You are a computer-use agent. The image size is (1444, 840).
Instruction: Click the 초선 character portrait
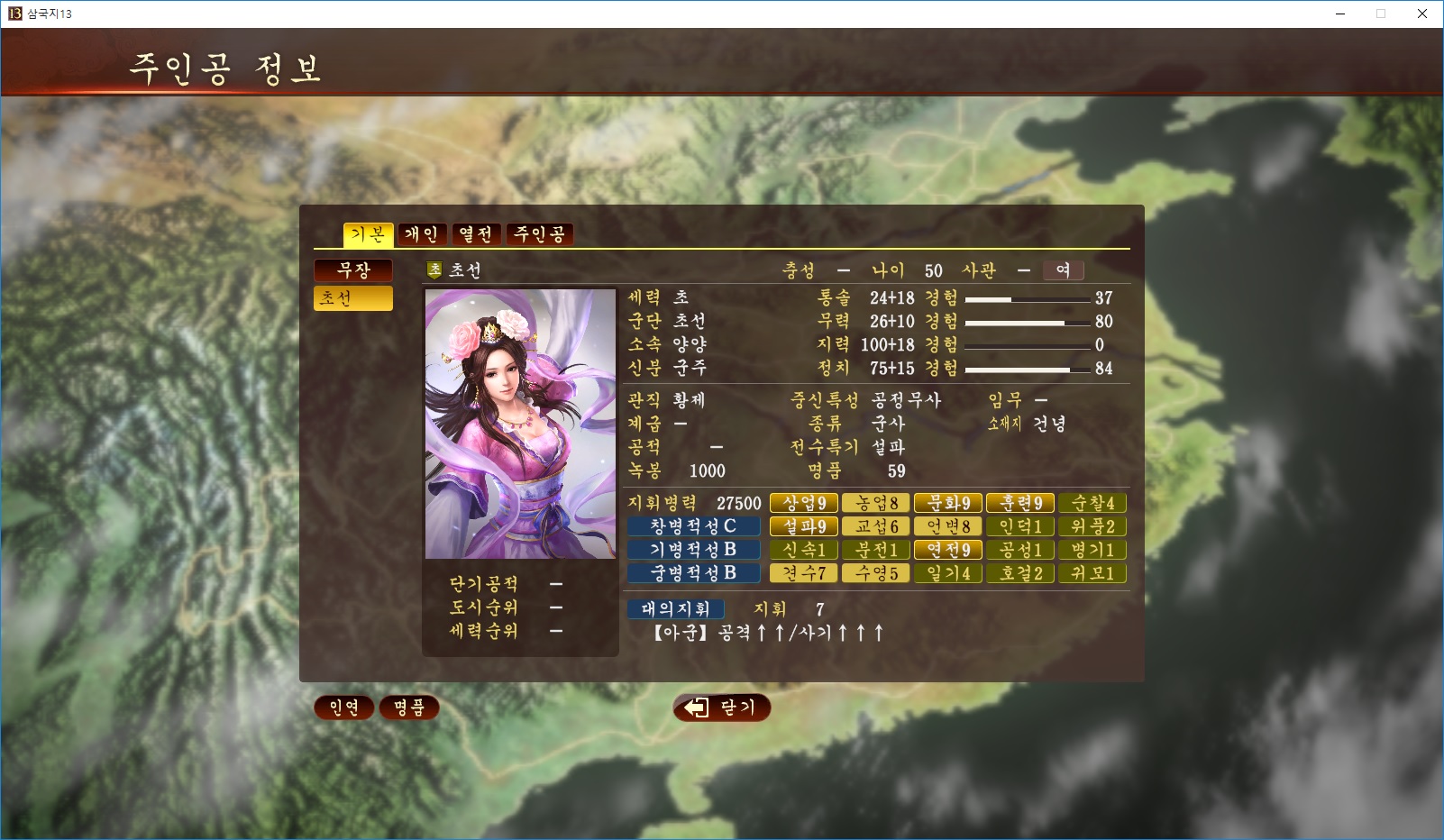[x=520, y=424]
